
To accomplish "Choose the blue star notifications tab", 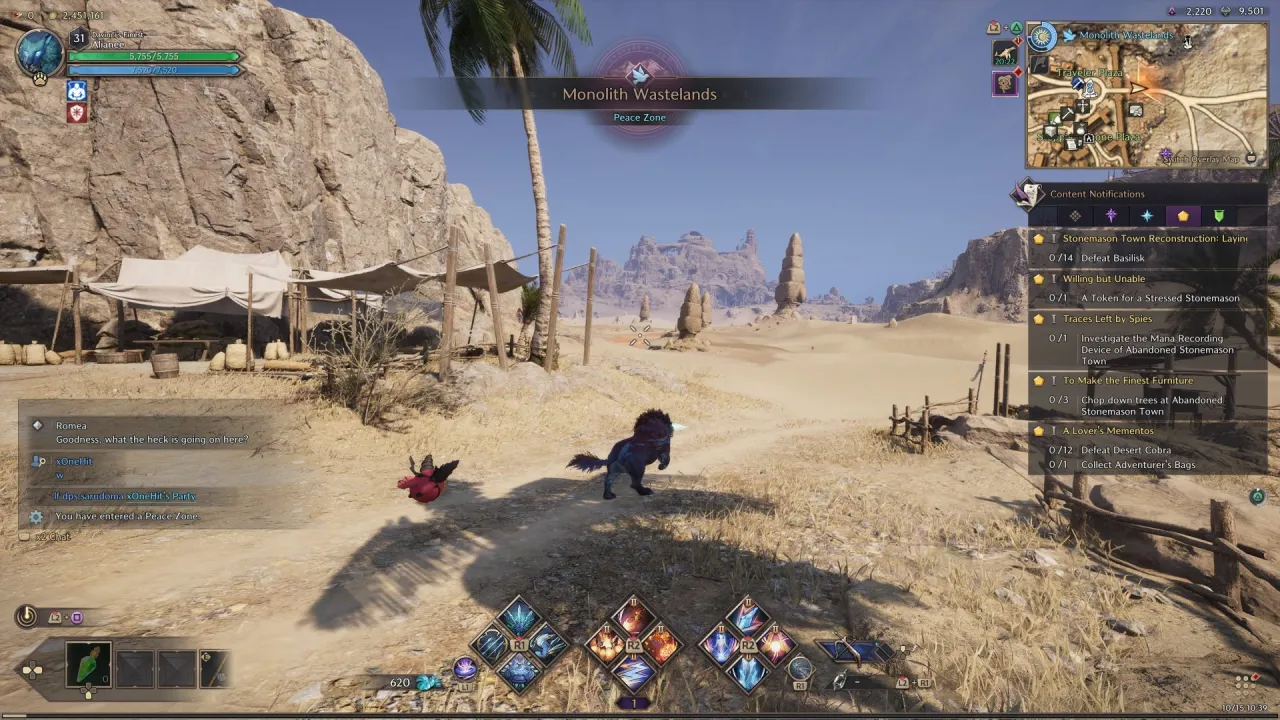I will pyautogui.click(x=1147, y=216).
